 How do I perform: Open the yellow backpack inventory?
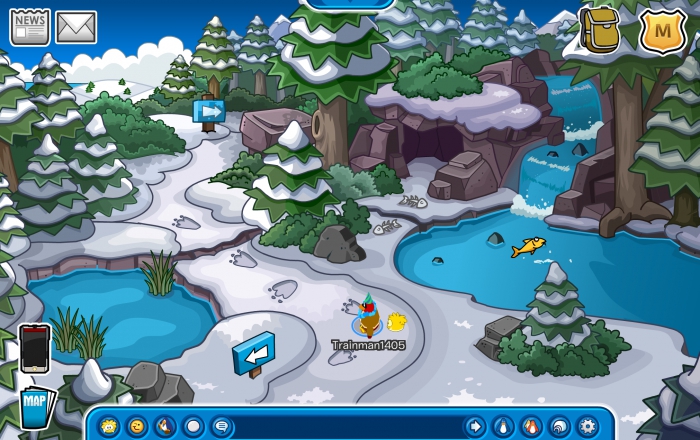[601, 30]
